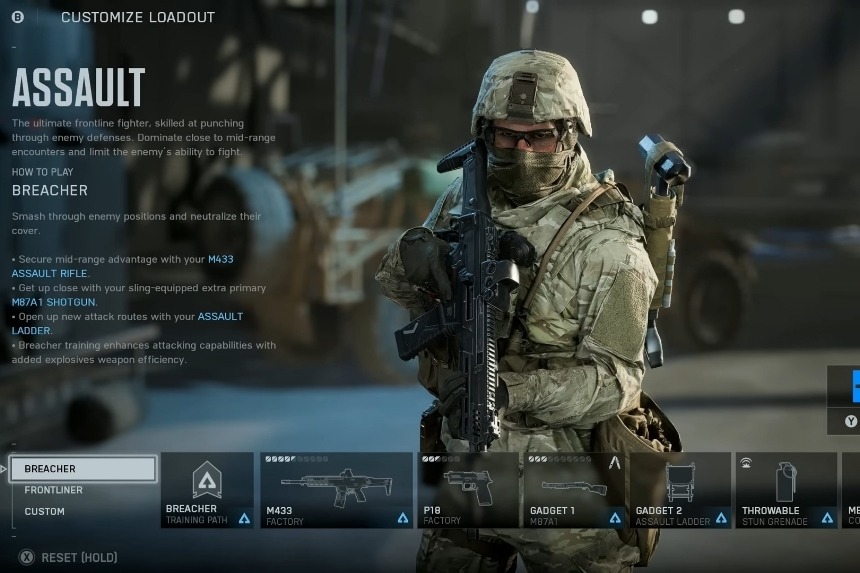Open the P18 sidearm slot

click(468, 490)
